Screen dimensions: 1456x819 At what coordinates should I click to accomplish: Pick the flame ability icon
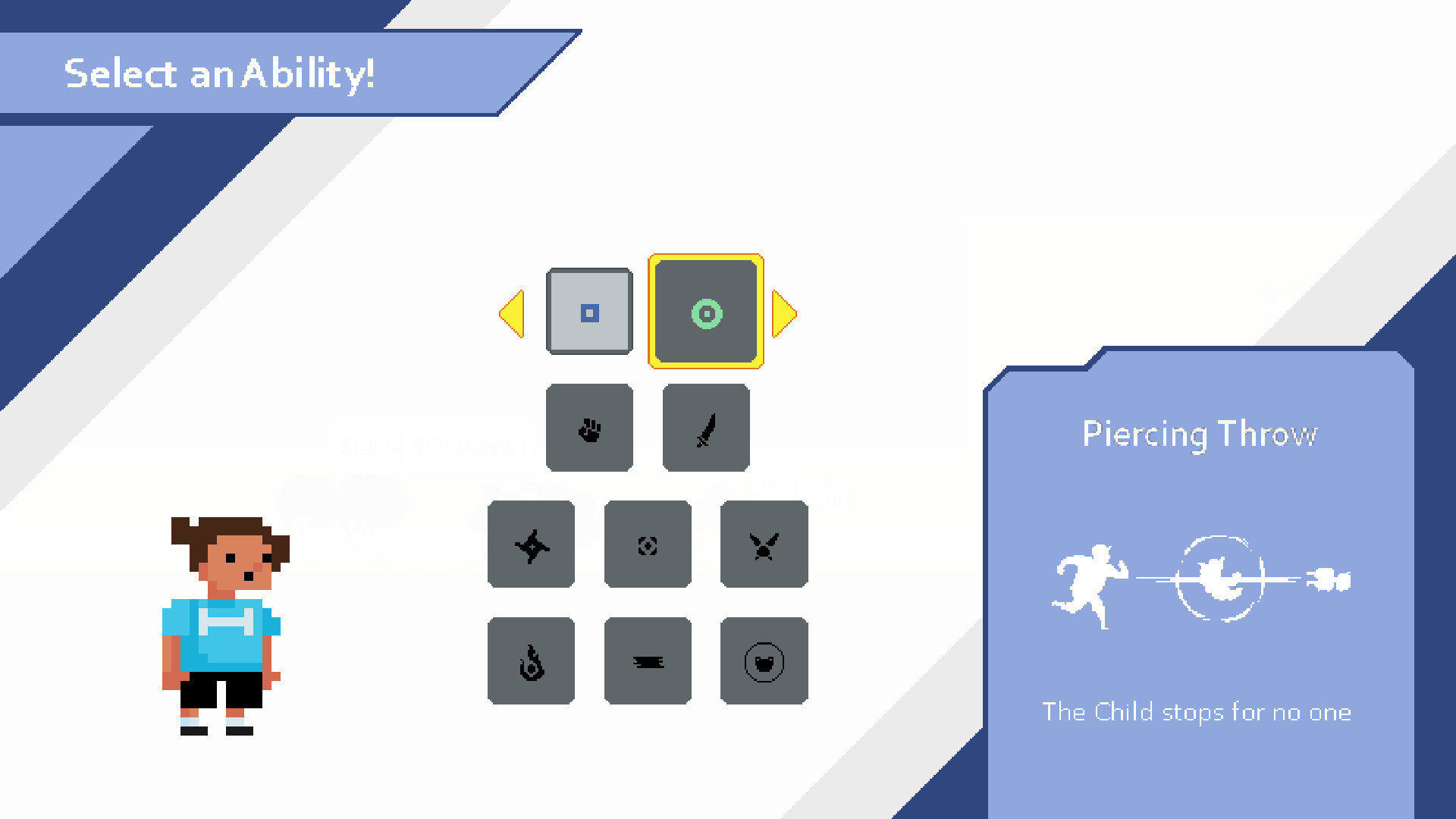tap(531, 660)
